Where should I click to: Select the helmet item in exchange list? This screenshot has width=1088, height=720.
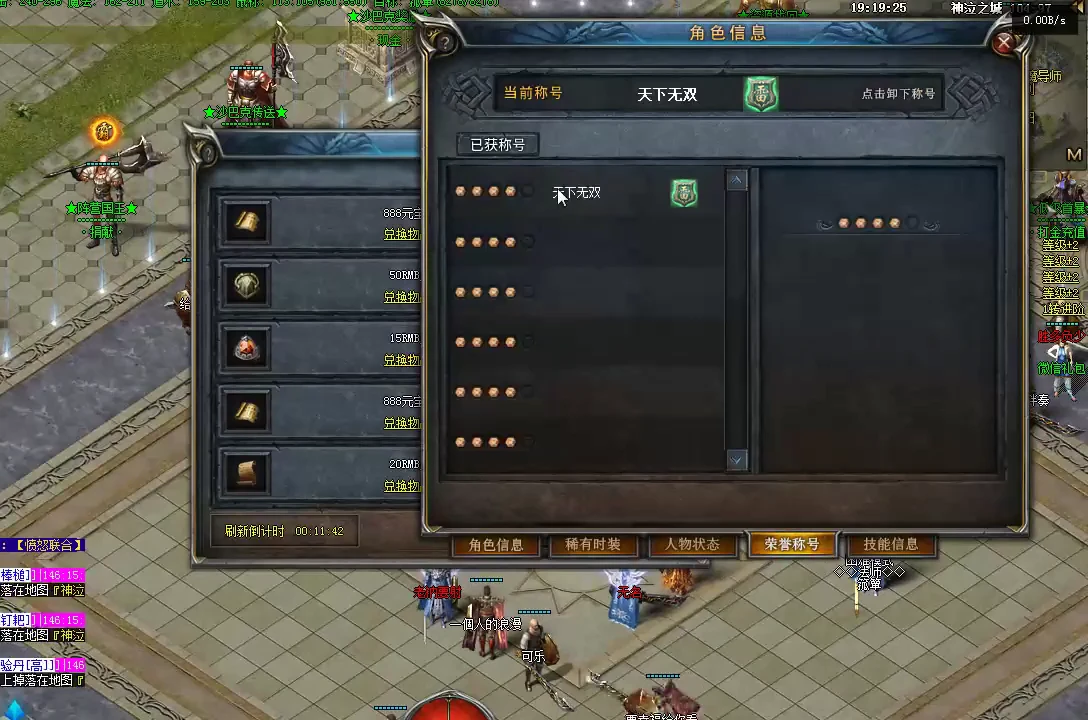click(x=246, y=286)
